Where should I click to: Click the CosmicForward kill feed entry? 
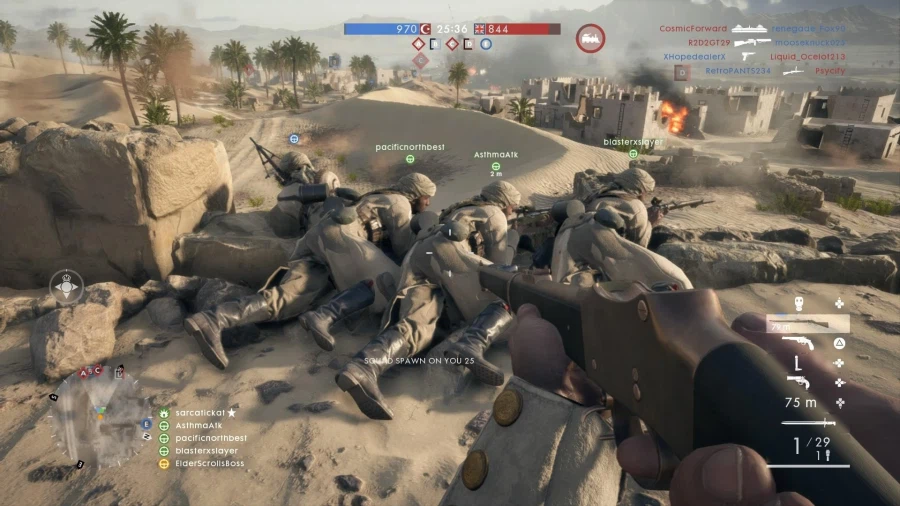693,29
